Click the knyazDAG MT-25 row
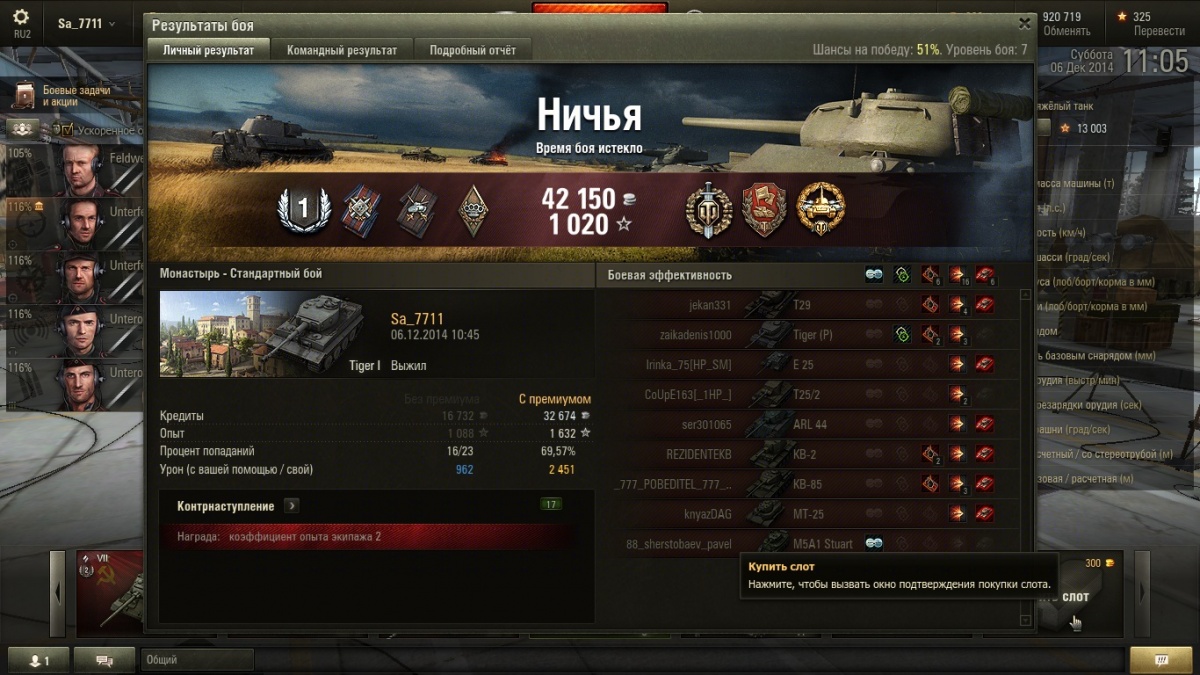Screen dimensions: 1200x675 pyautogui.click(x=810, y=515)
